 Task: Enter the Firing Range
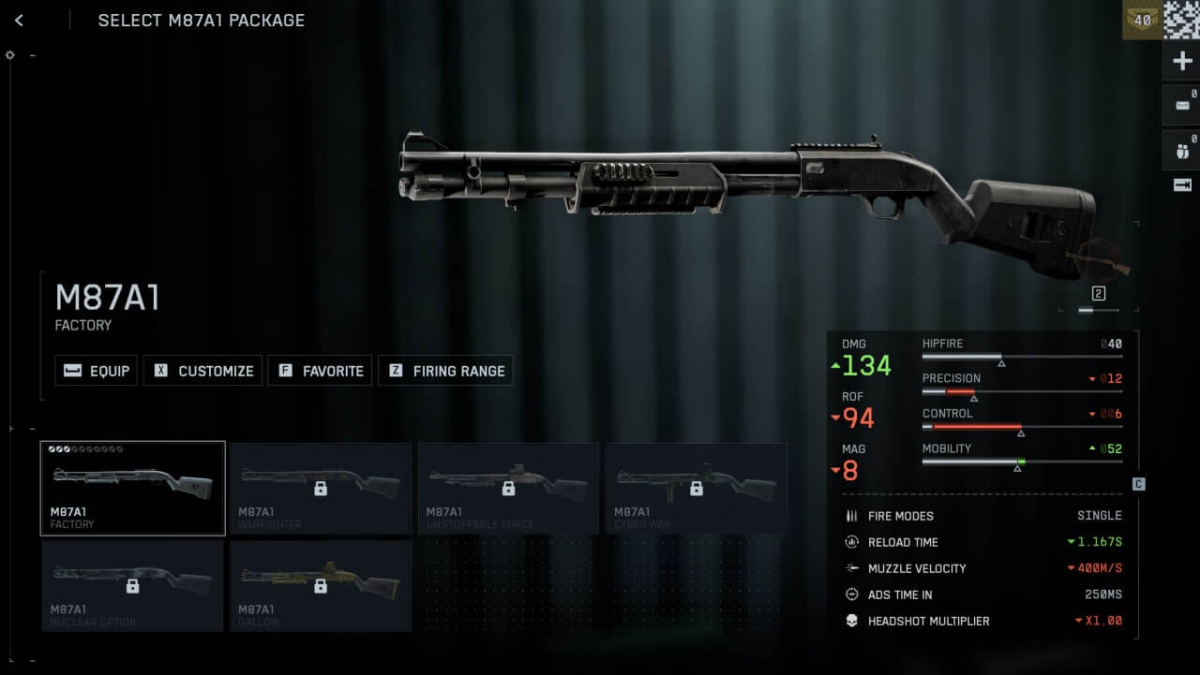tap(445, 371)
